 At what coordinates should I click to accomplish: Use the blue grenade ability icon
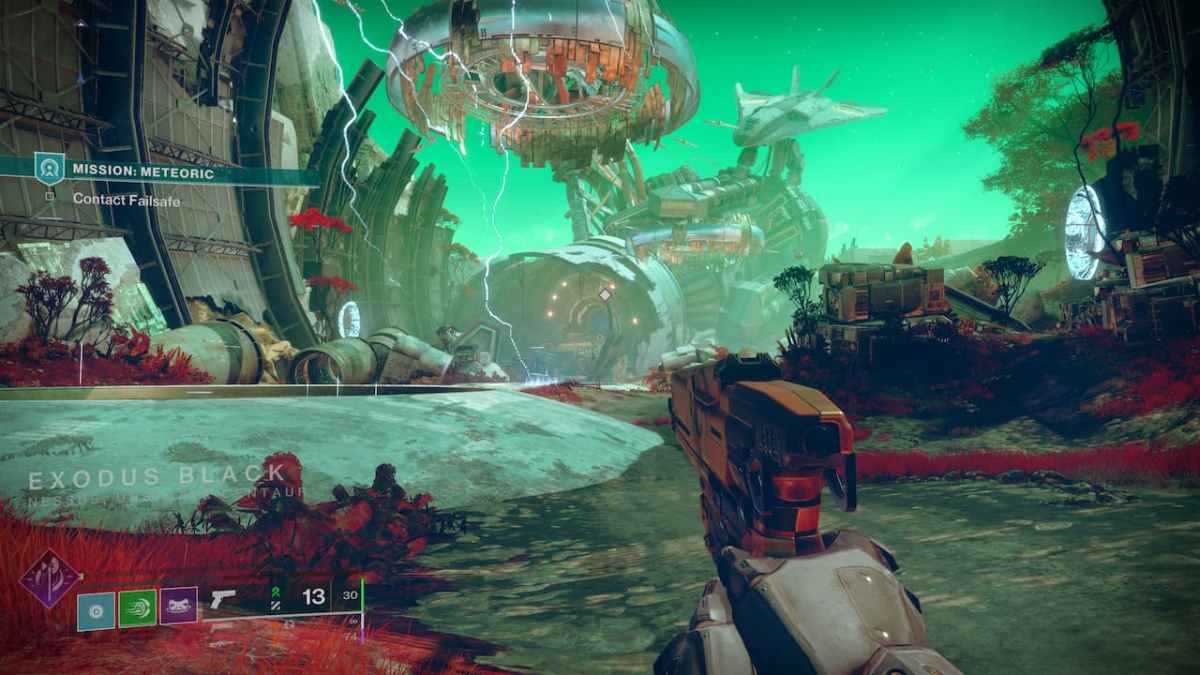[x=96, y=608]
